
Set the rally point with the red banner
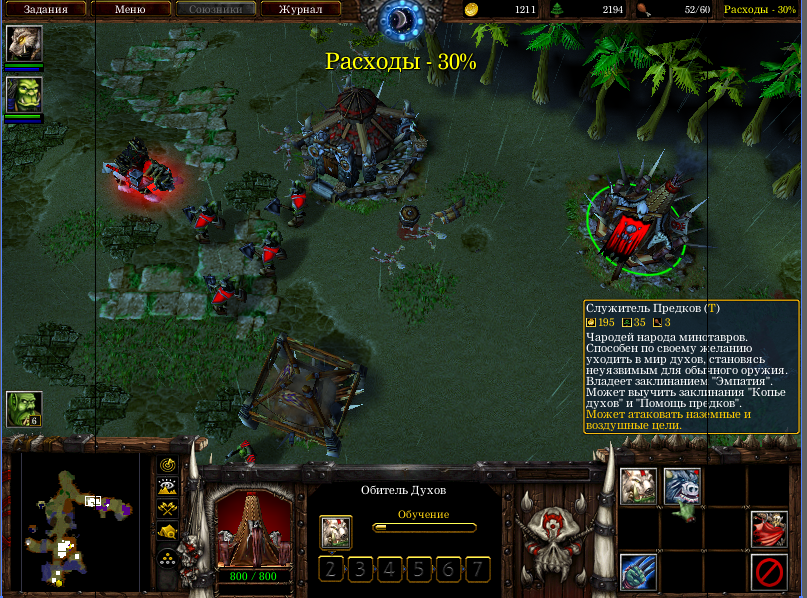(768, 529)
